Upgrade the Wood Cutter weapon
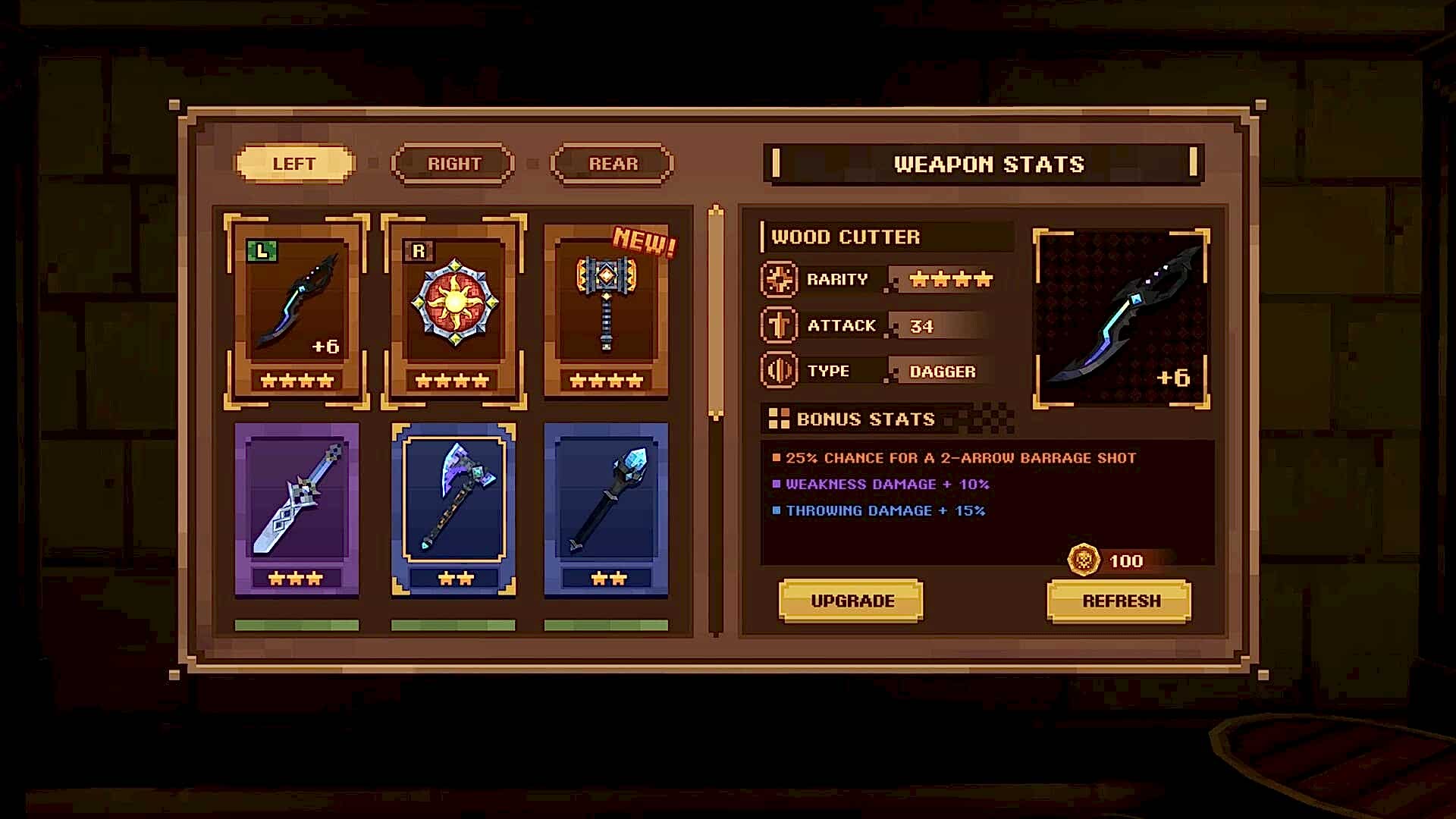The width and height of the screenshot is (1456, 819). [x=851, y=601]
